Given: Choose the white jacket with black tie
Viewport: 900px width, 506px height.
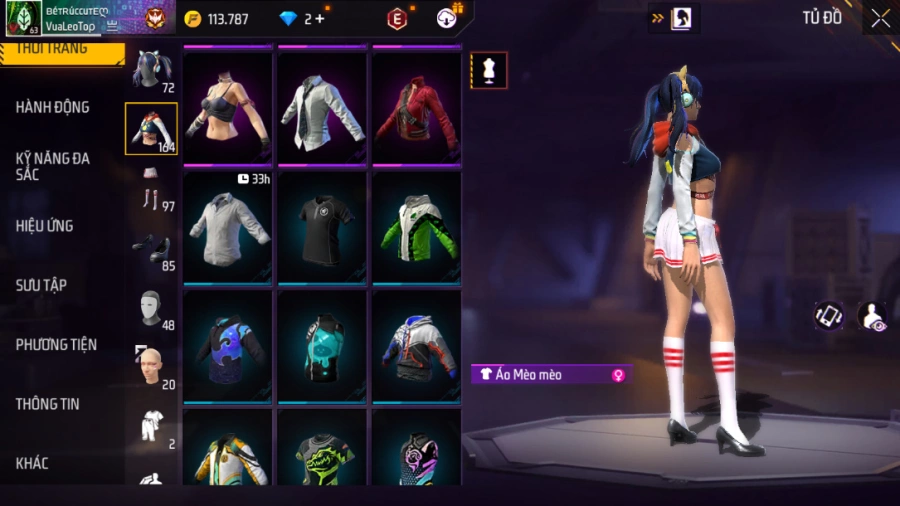Looking at the screenshot, I should coord(322,108).
